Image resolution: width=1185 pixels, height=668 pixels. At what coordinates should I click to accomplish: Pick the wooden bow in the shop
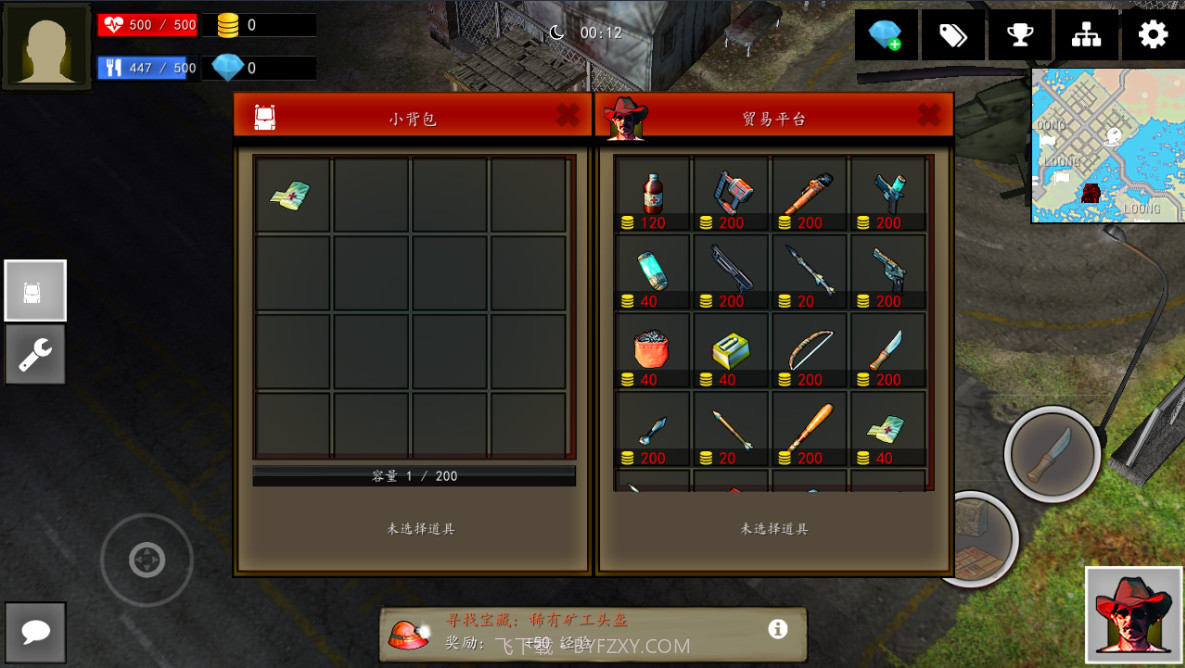tap(809, 350)
